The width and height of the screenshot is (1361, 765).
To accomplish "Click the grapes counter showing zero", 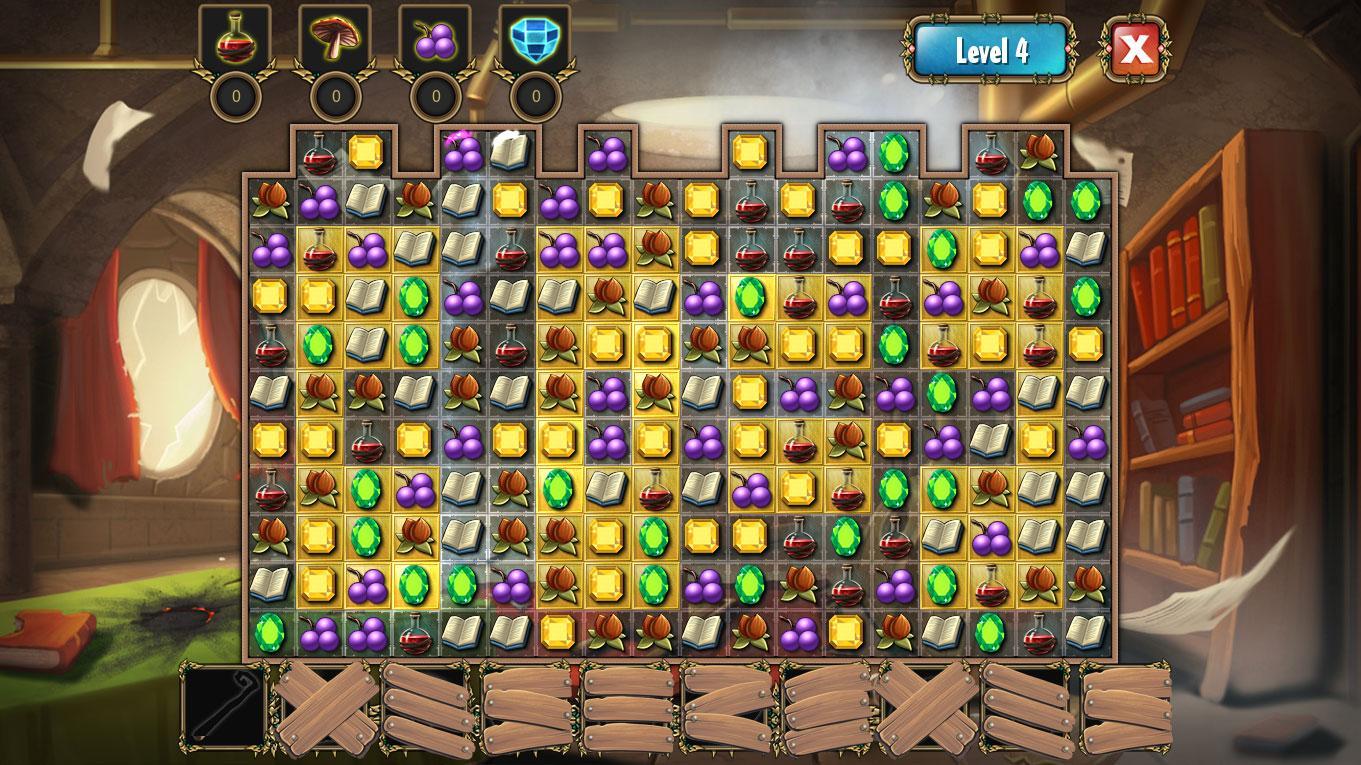I will pos(436,97).
